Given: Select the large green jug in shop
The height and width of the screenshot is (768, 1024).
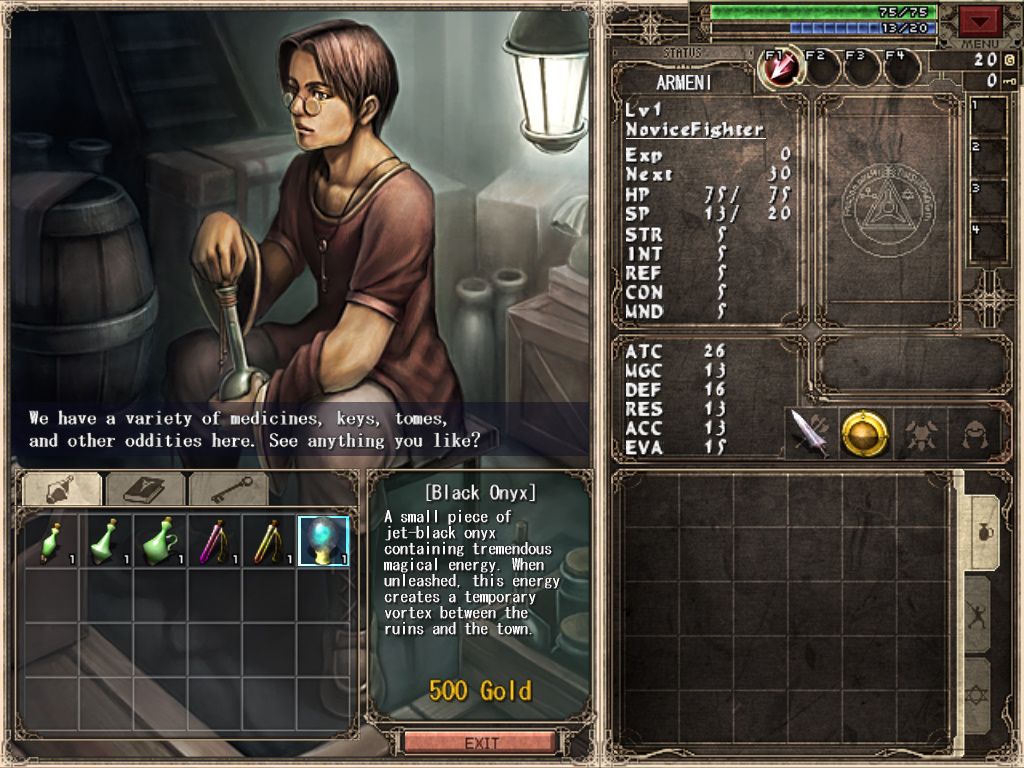Looking at the screenshot, I should tap(160, 541).
